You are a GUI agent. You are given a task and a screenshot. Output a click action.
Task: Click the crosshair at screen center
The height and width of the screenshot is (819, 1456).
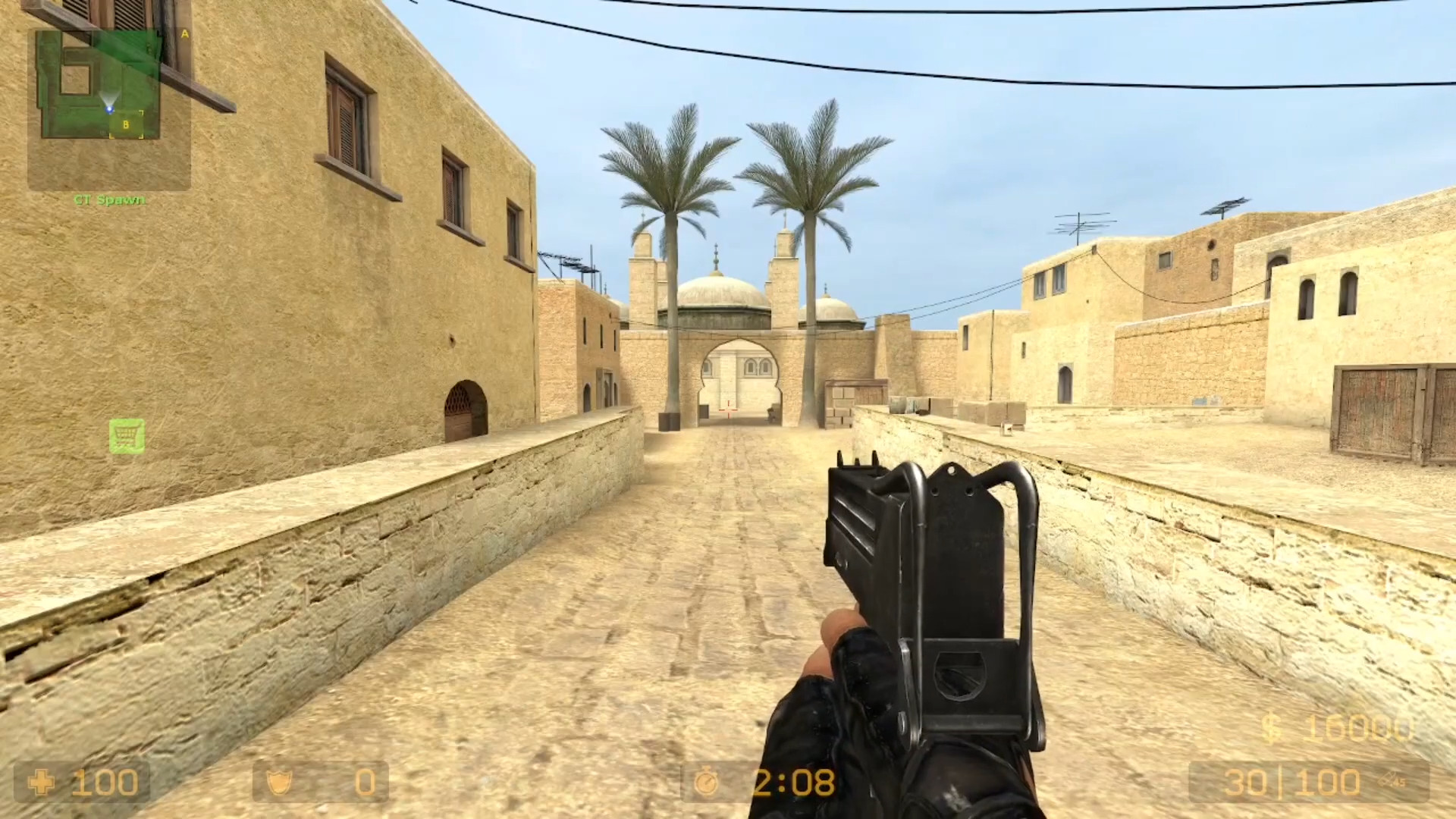(728, 409)
